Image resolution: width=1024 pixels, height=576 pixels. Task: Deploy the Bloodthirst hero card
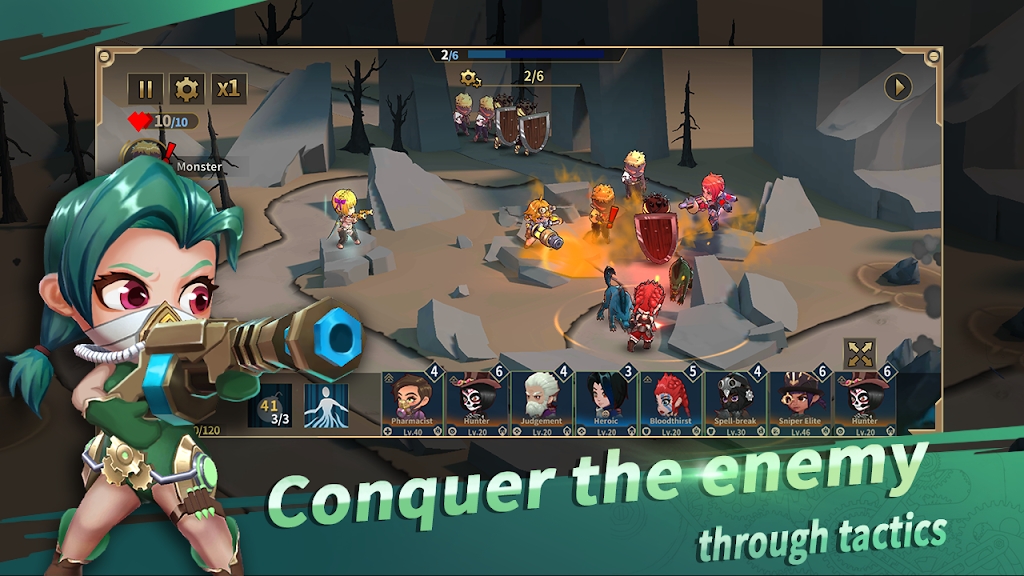click(671, 402)
